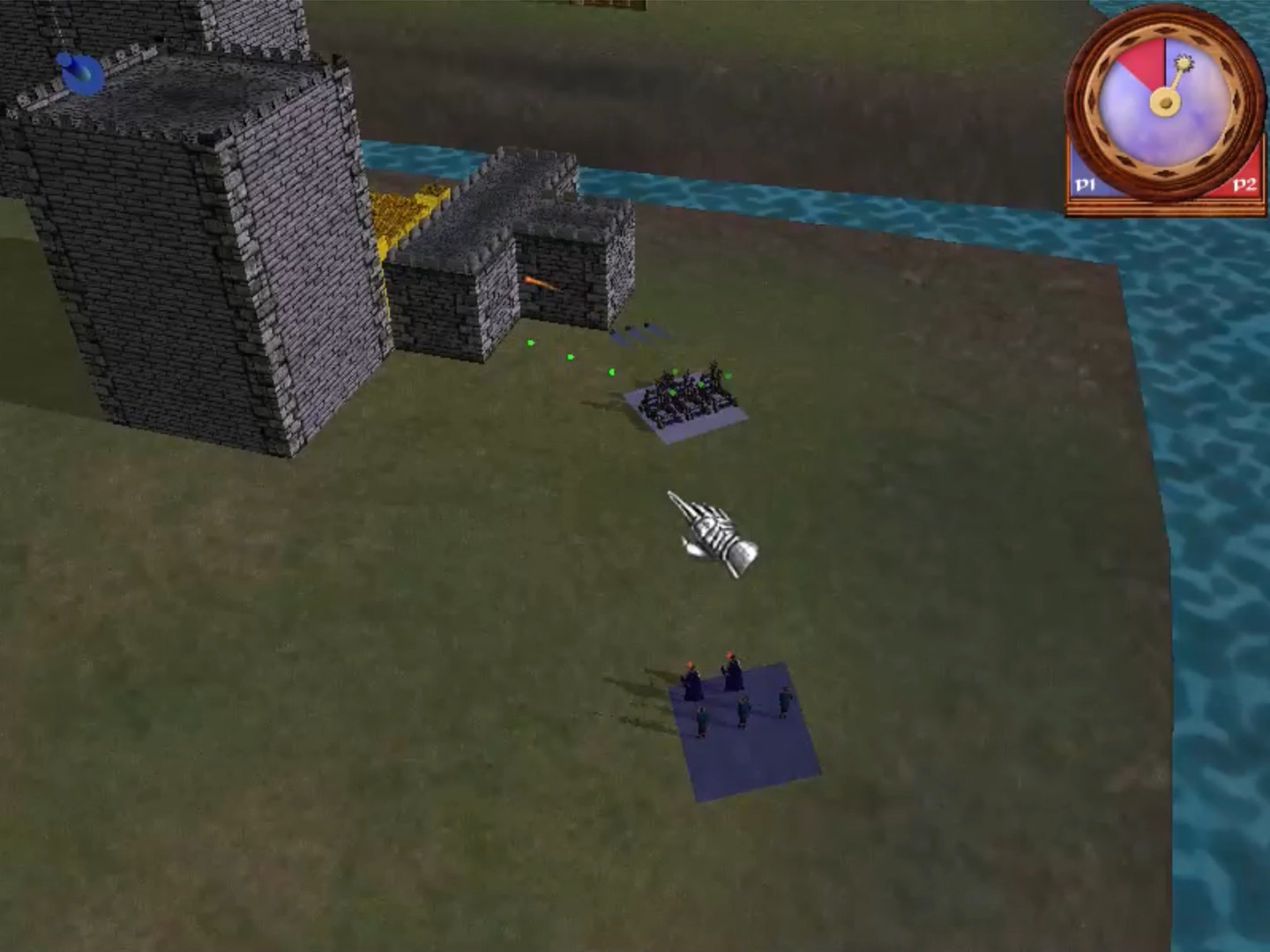
Task: Click the leftmost green marker by the castle wall
Action: point(530,343)
